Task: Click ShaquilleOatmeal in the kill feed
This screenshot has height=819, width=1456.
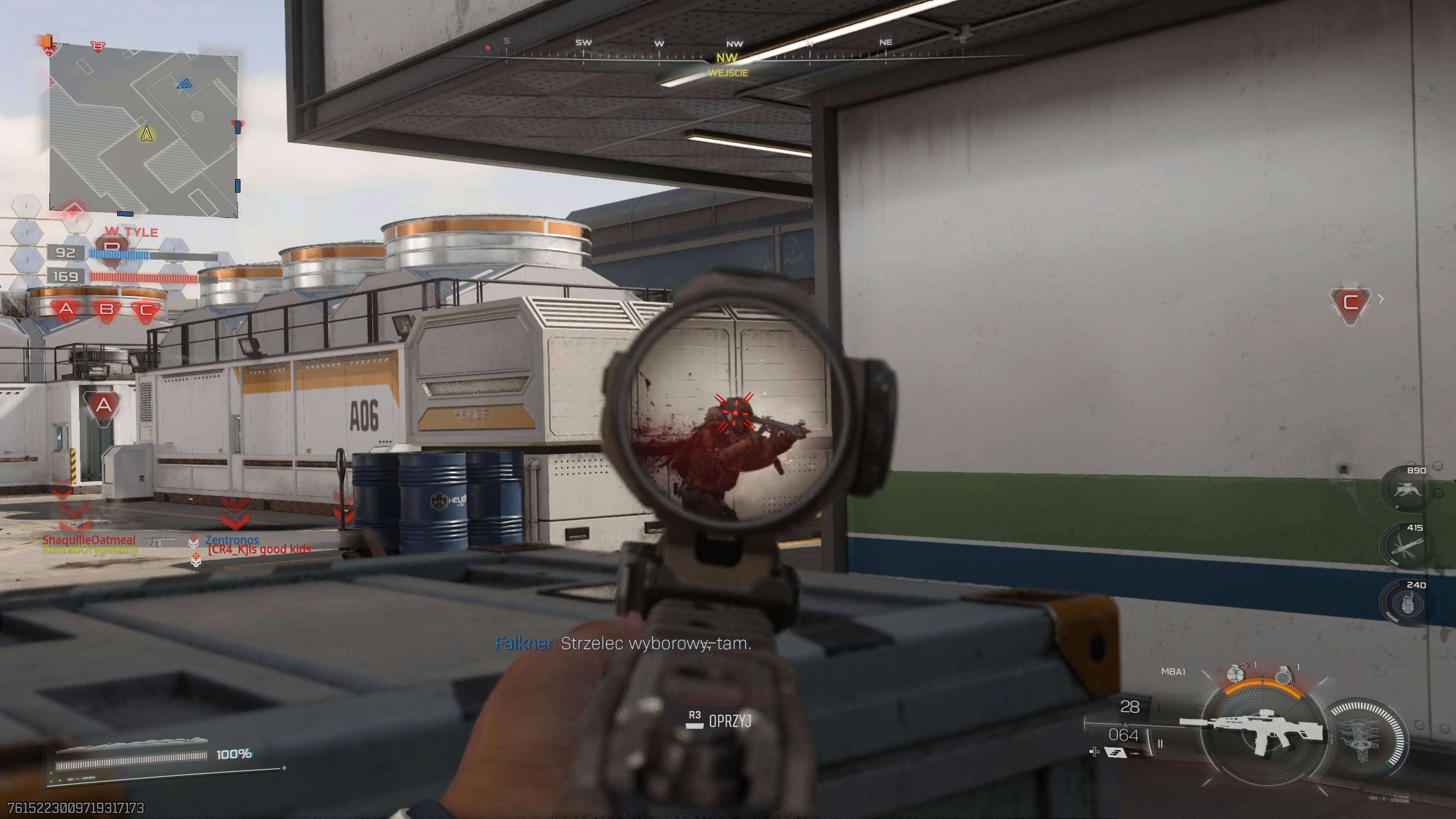Action: tap(89, 540)
